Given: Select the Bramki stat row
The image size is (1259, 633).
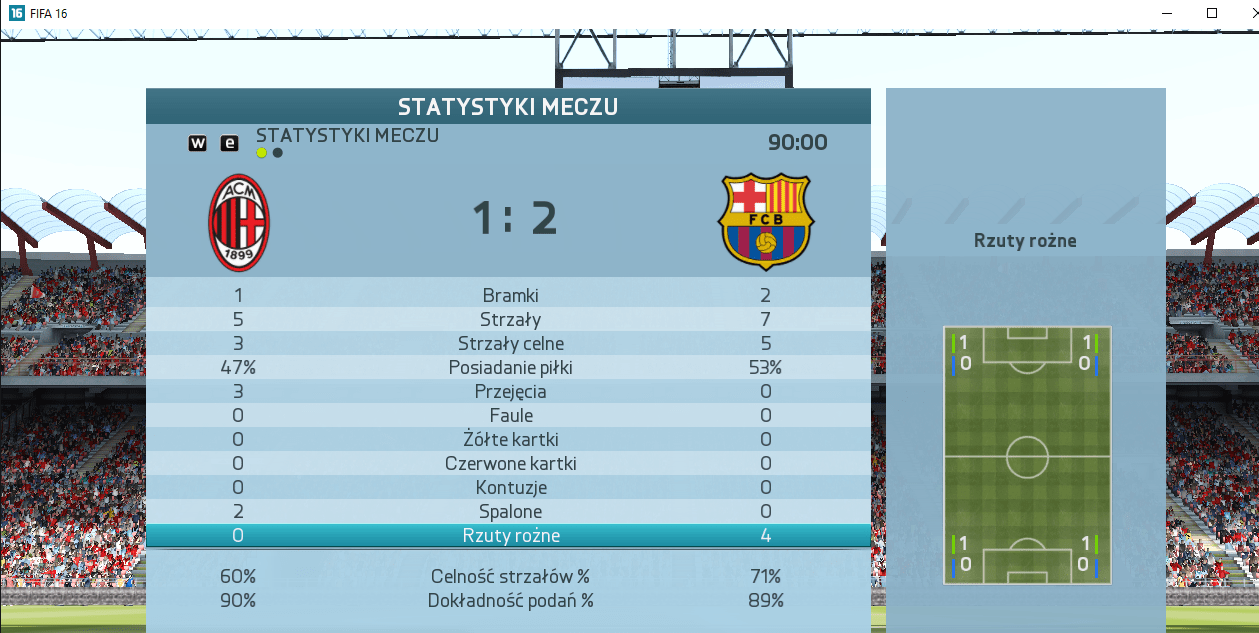Looking at the screenshot, I should click(x=510, y=295).
